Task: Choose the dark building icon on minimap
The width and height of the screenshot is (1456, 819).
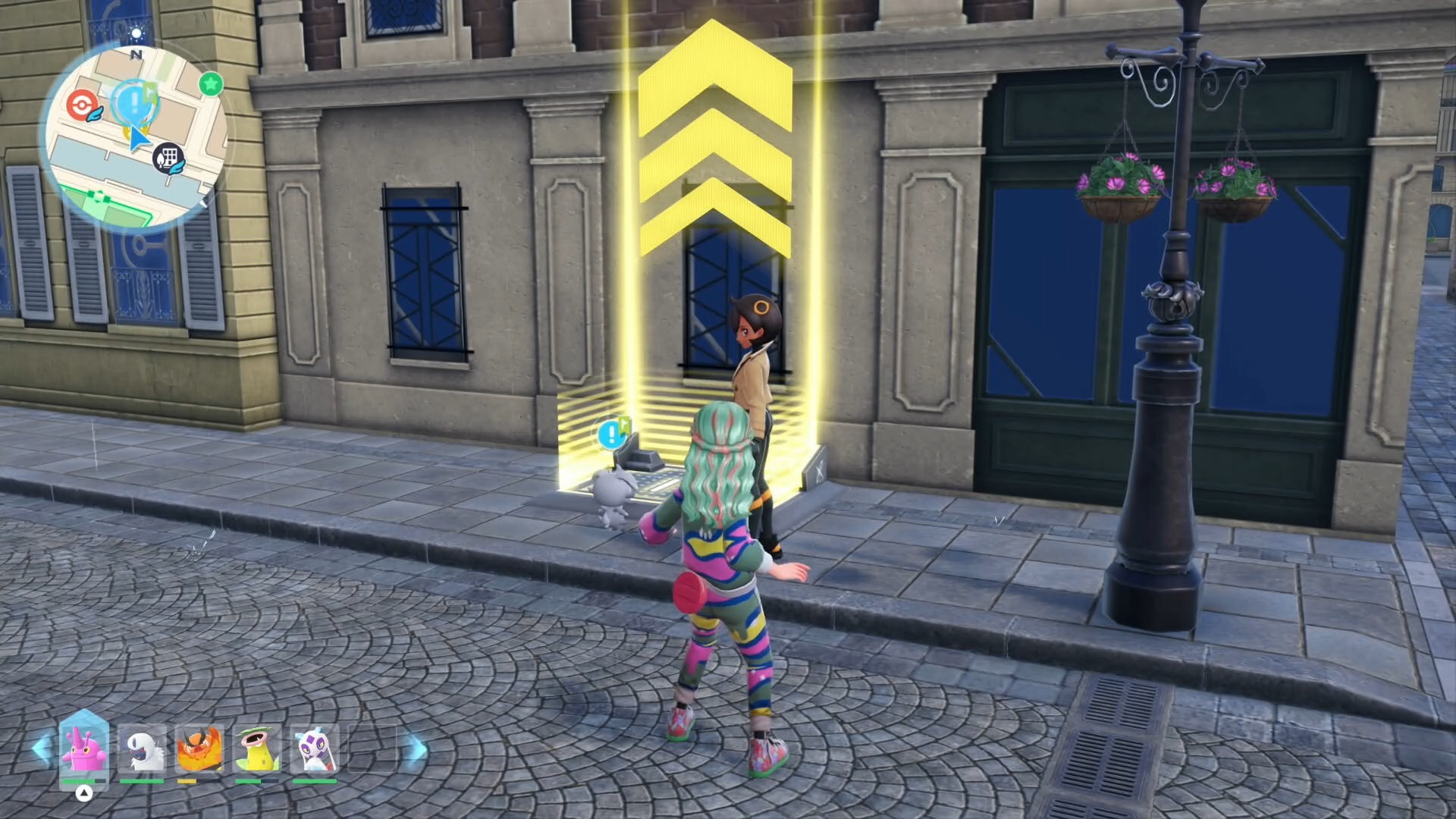Action: pos(168,158)
